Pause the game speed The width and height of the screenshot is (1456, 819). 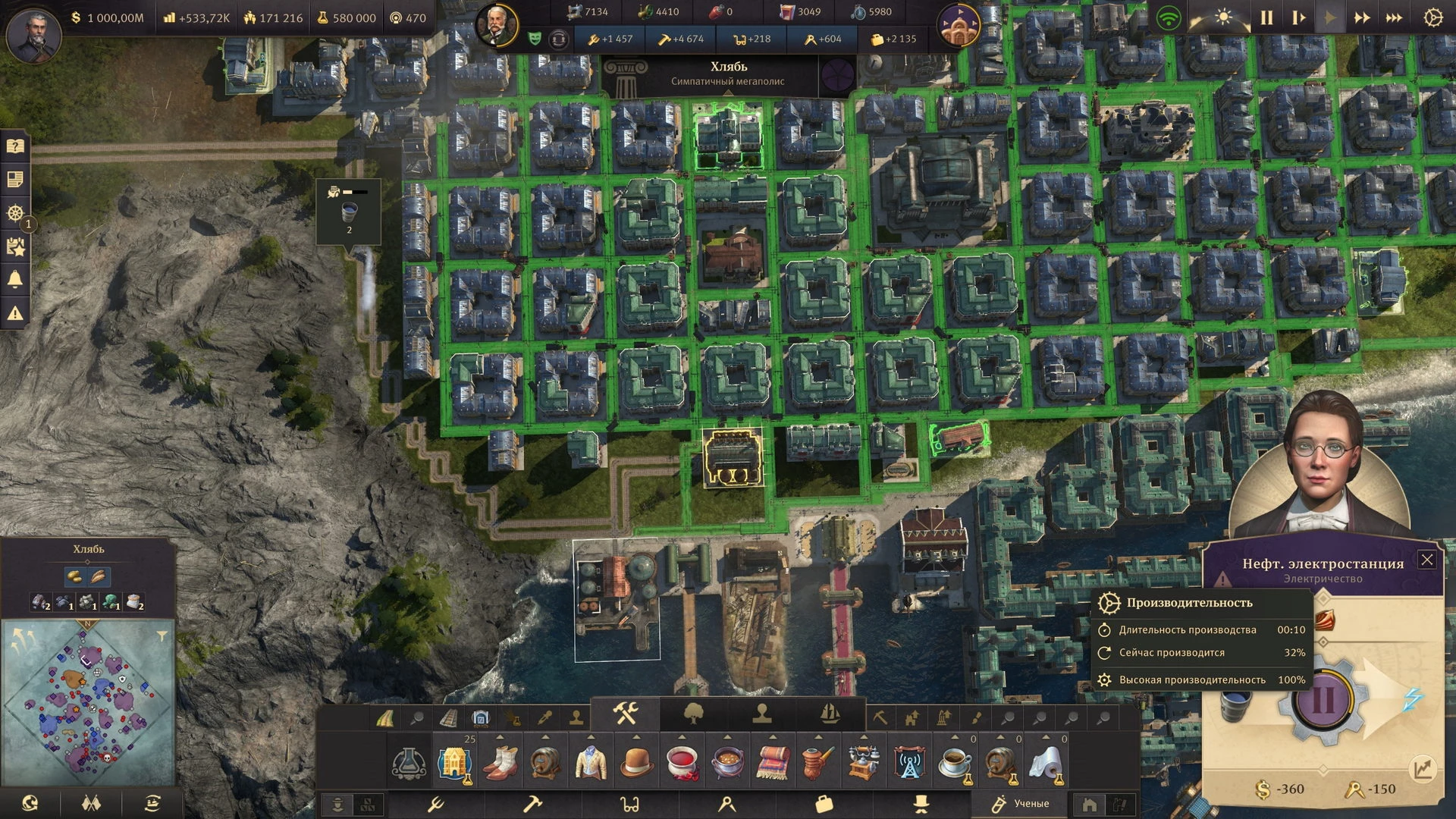tap(1266, 18)
